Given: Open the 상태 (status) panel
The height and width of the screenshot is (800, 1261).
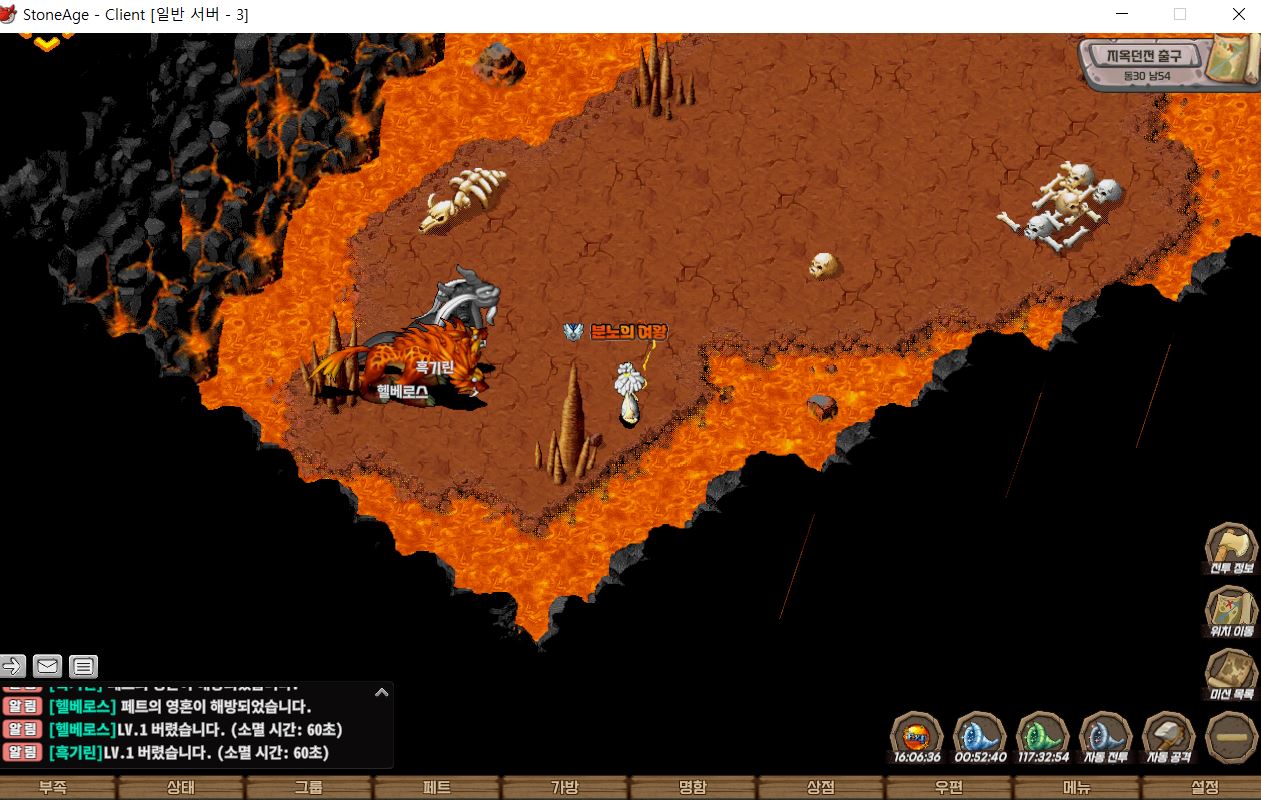Looking at the screenshot, I should click(181, 788).
